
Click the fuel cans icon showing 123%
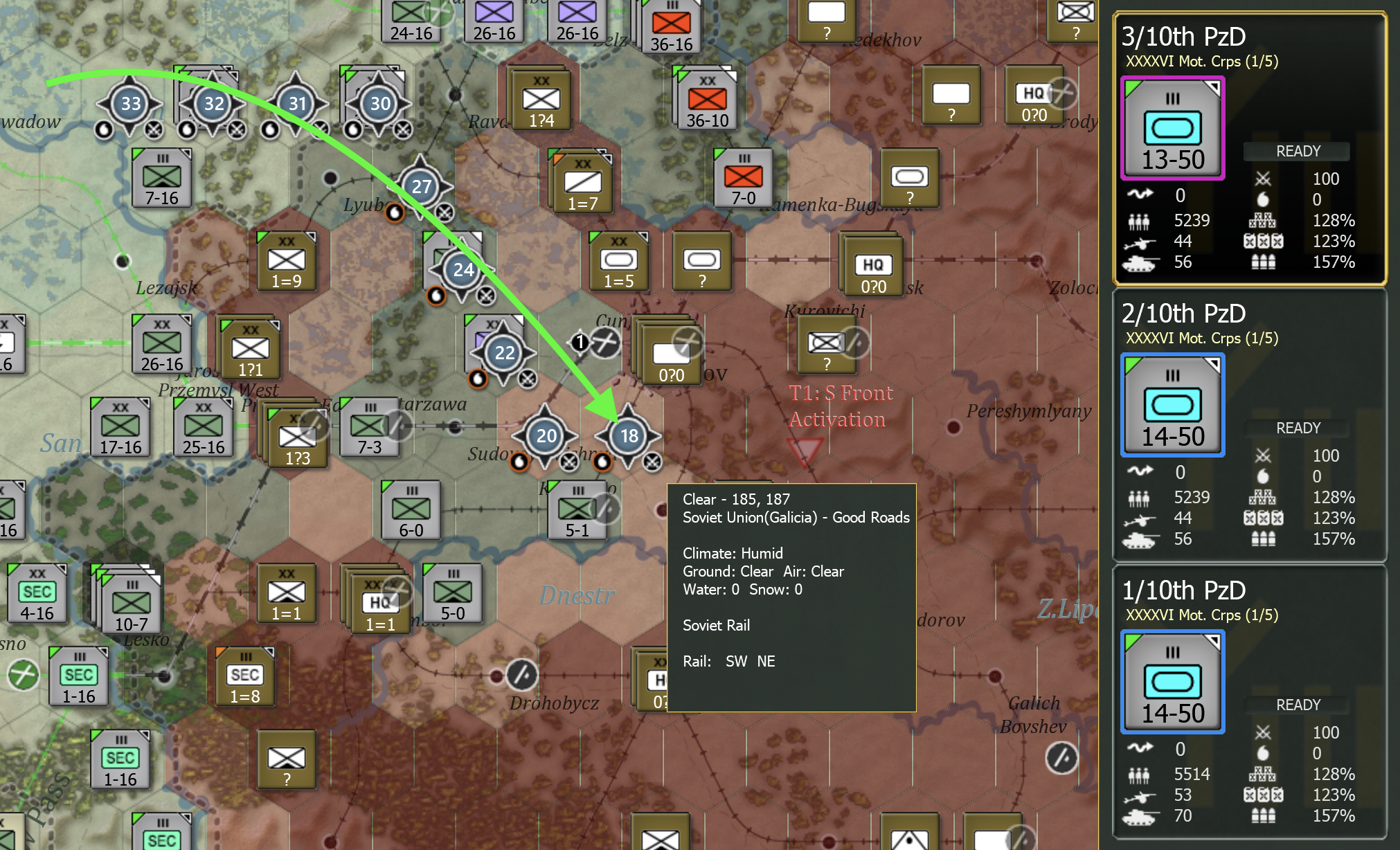[x=1264, y=241]
